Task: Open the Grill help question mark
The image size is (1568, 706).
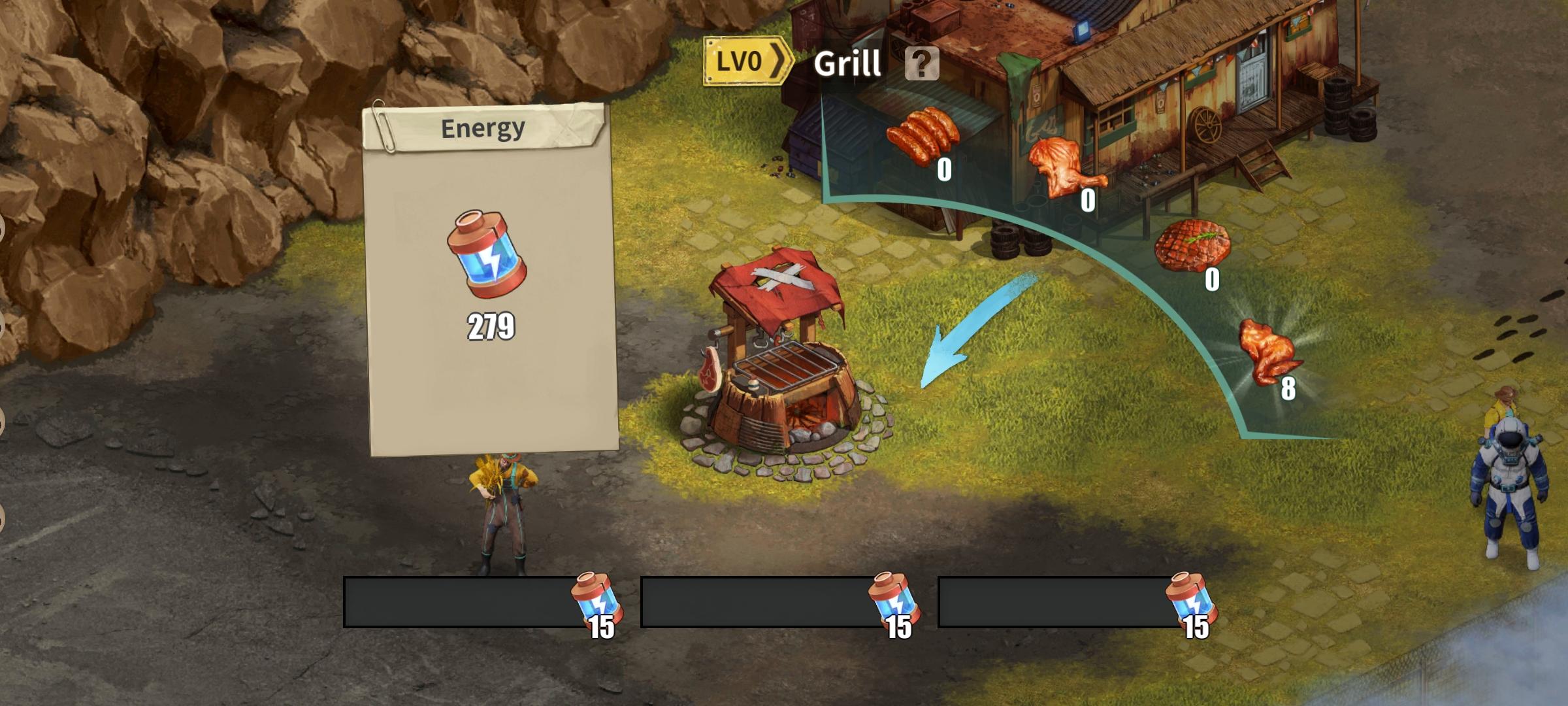Action: click(x=922, y=63)
